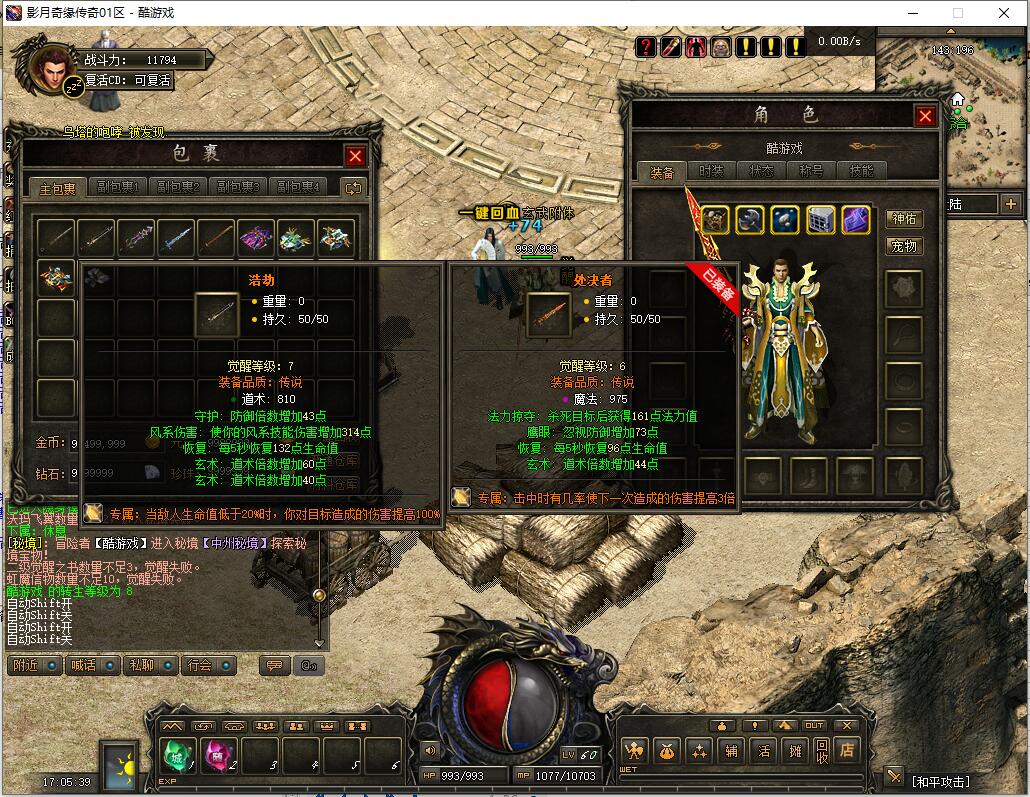1030x797 pixels.
Task: Click the red question mark icon
Action: tap(646, 46)
